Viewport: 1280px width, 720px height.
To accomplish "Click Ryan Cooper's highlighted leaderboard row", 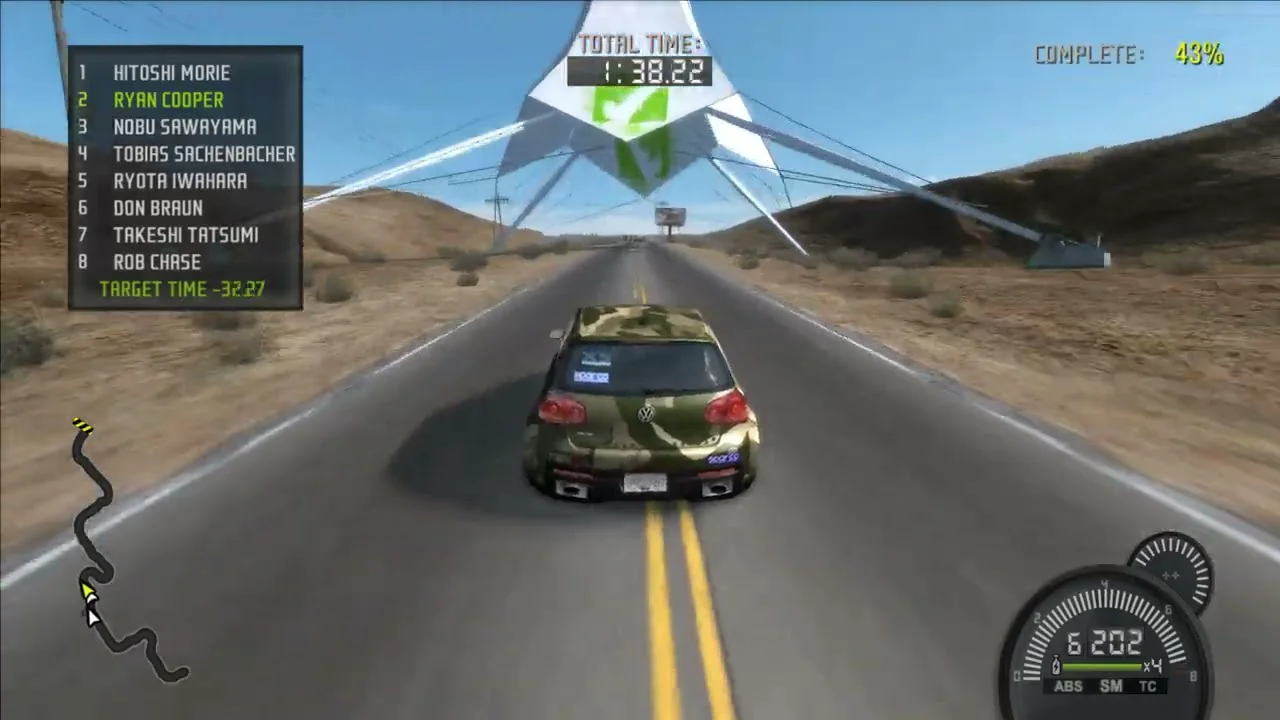I will pos(168,100).
